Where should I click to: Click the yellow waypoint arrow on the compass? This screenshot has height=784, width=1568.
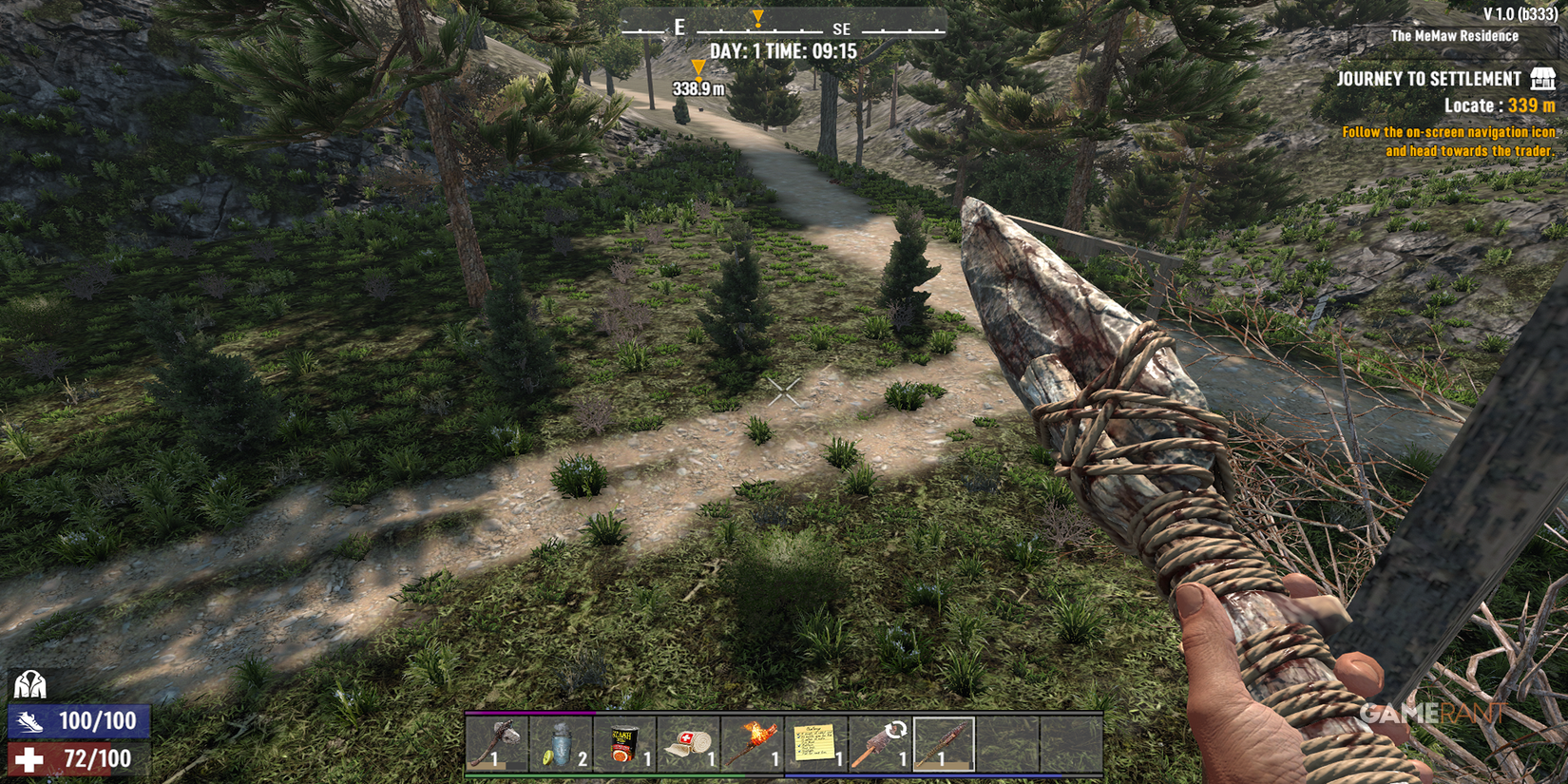pyautogui.click(x=758, y=17)
